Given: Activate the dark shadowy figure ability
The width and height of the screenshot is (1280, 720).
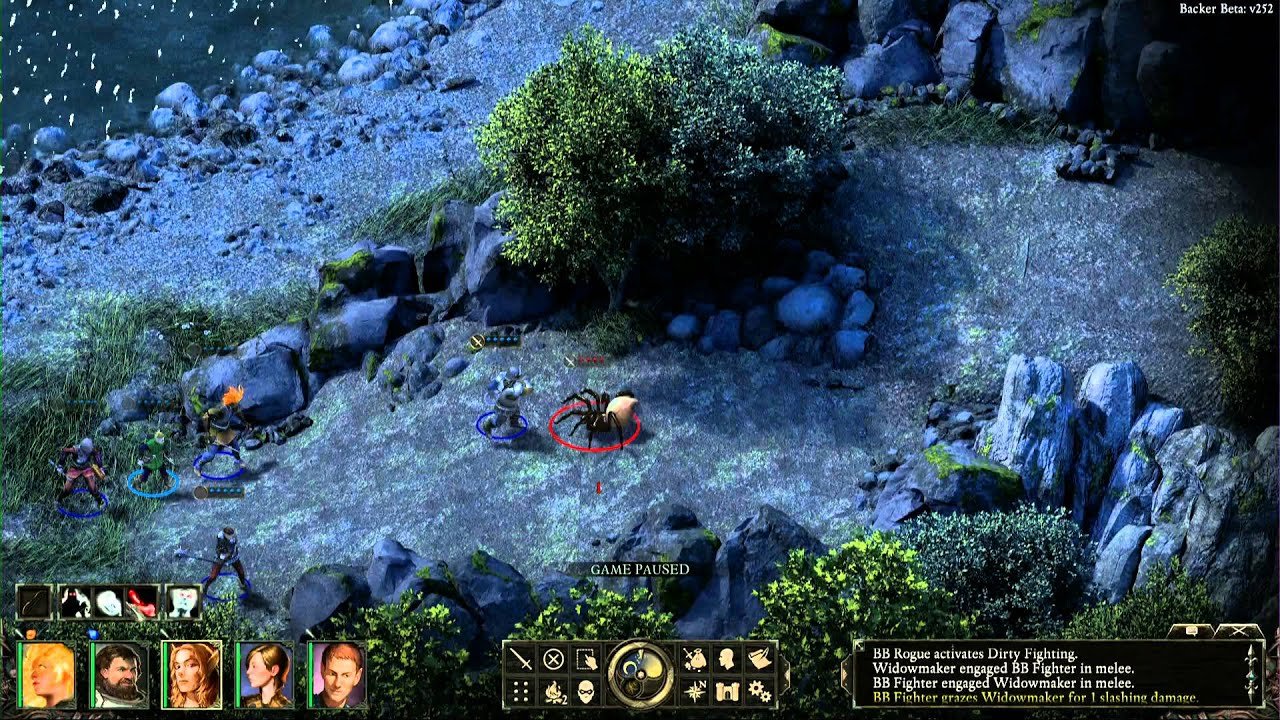Looking at the screenshot, I should (76, 602).
